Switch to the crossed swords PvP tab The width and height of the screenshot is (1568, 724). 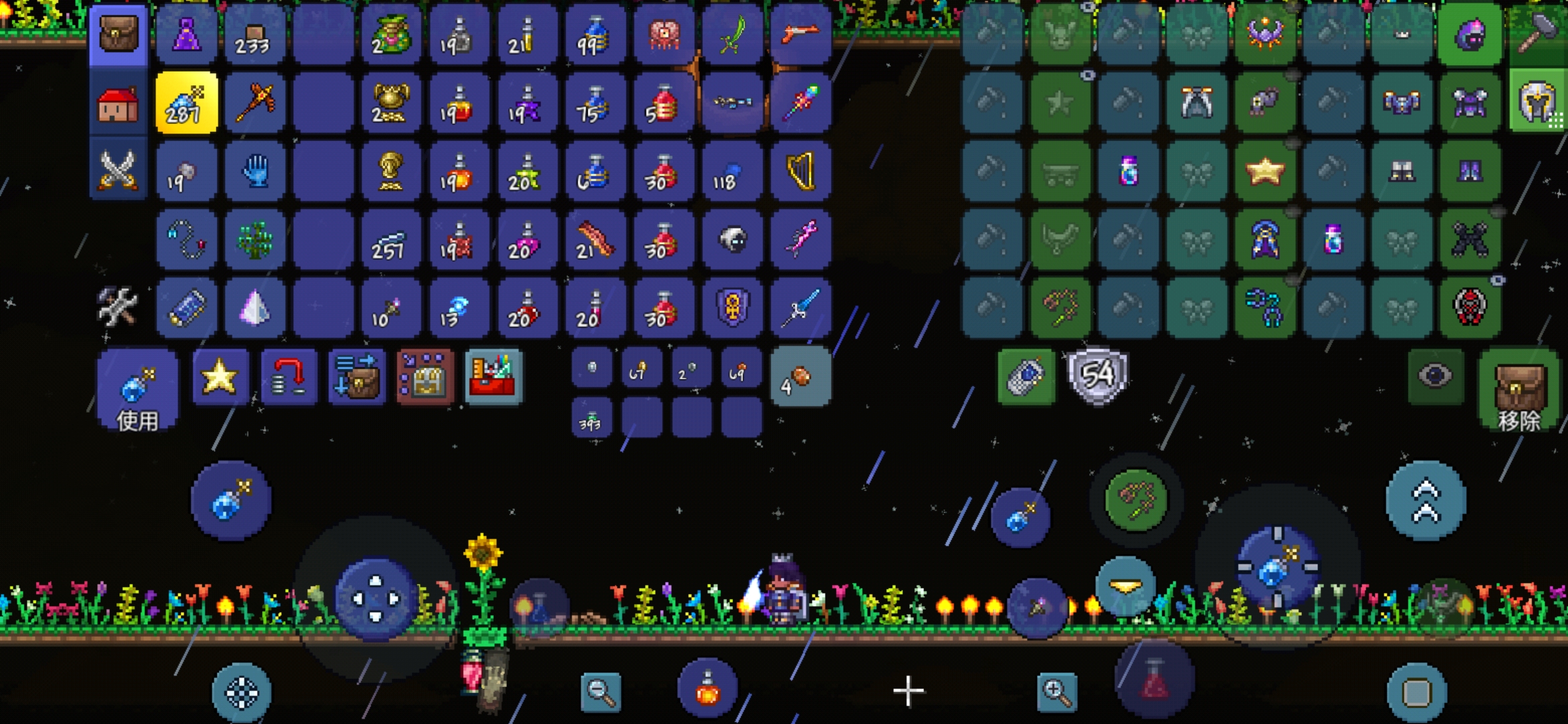(118, 170)
